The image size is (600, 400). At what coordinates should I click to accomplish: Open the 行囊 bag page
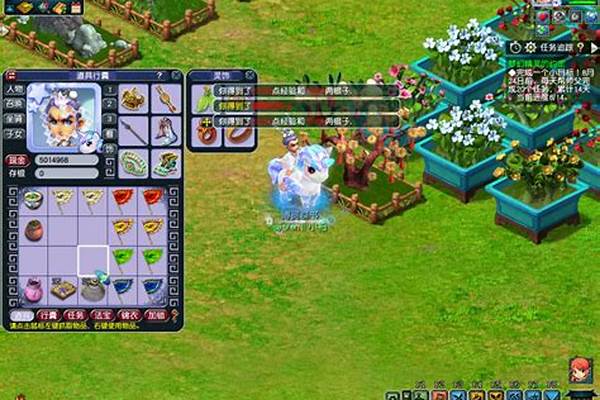(x=46, y=315)
